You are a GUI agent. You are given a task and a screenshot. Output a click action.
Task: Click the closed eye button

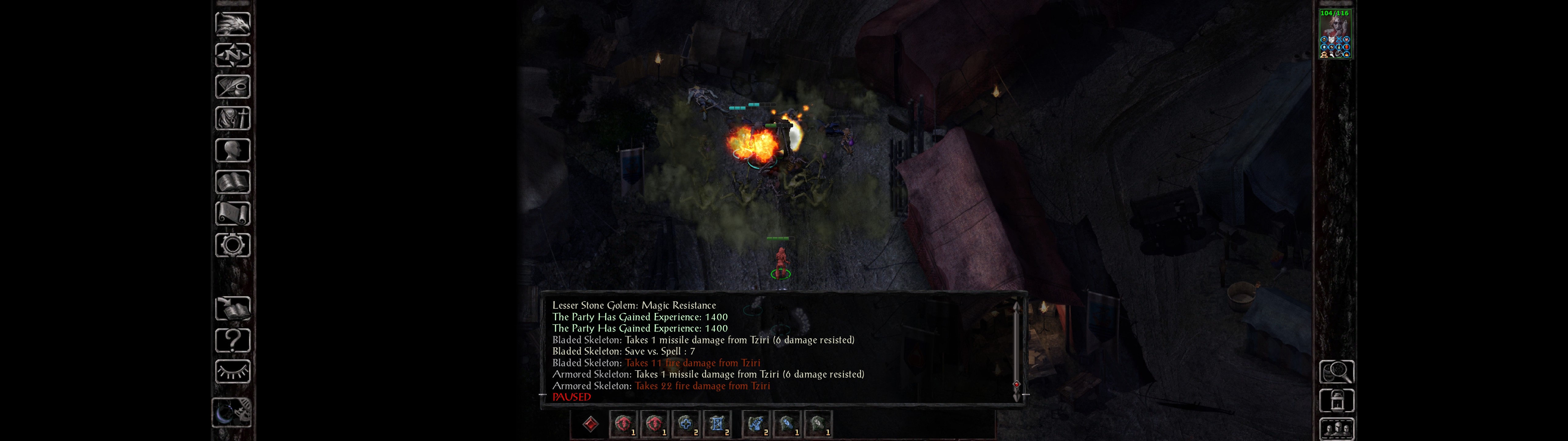tap(232, 371)
